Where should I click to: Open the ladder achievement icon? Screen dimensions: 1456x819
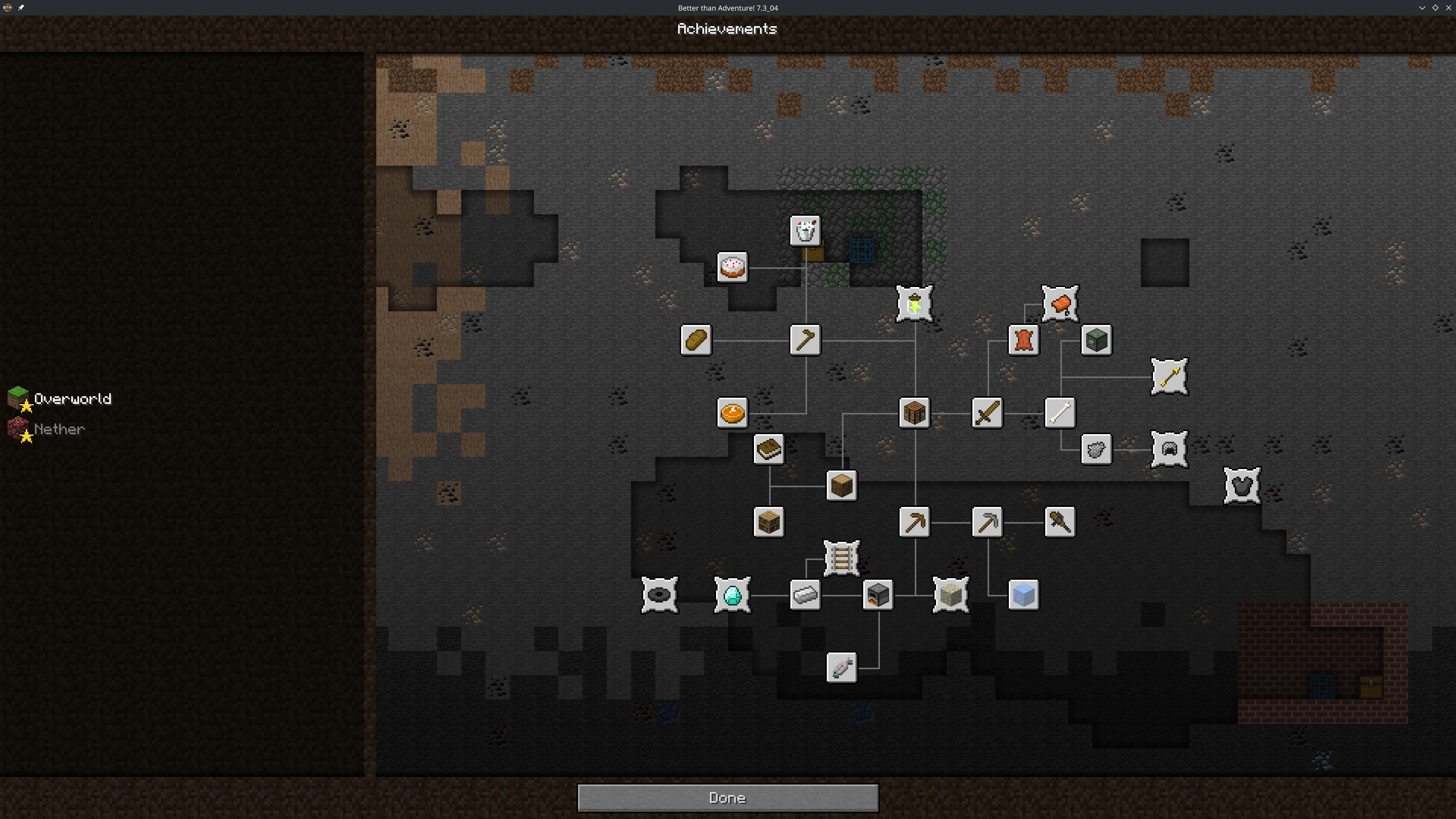click(x=841, y=558)
